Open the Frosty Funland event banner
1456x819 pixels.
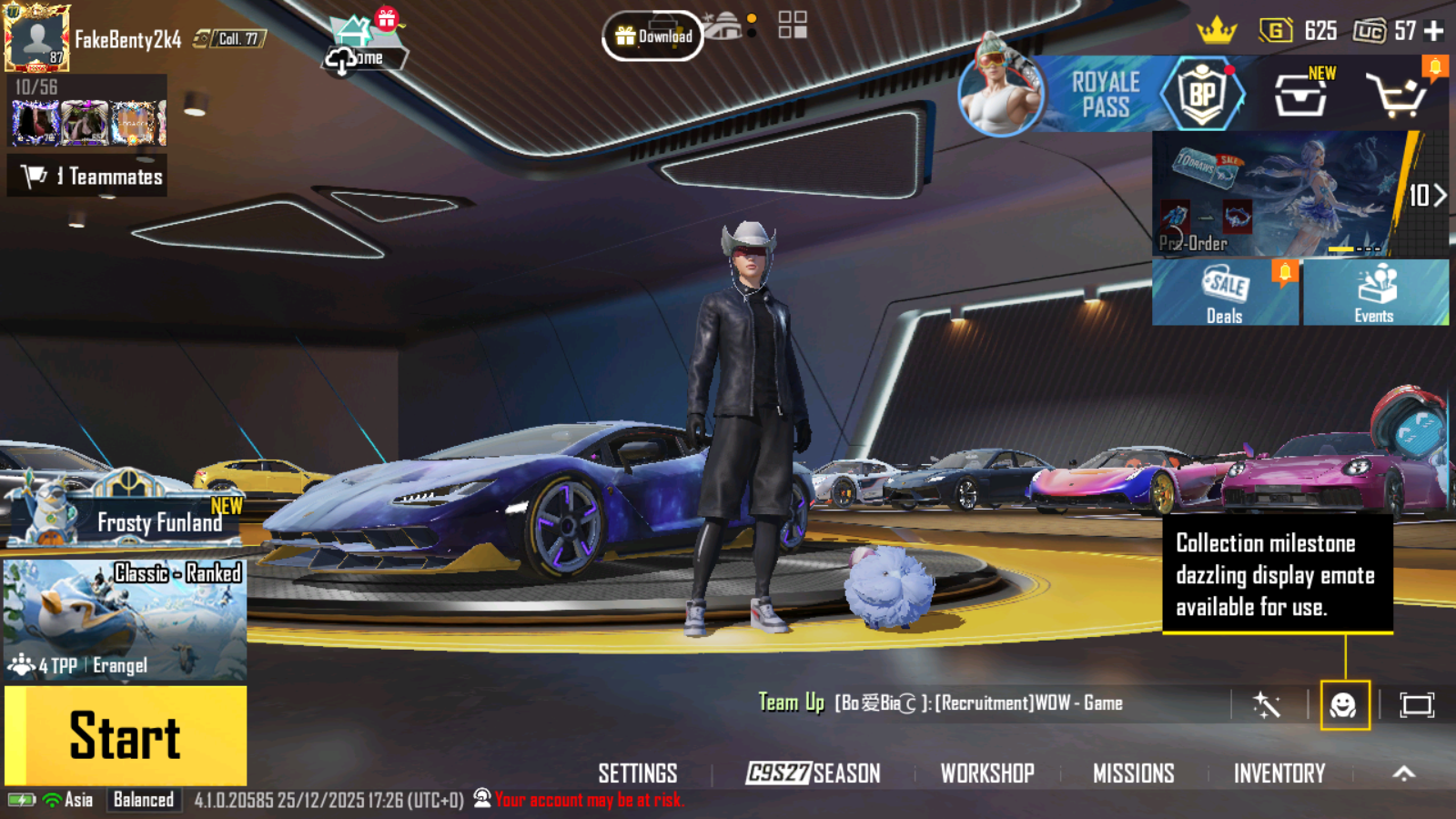coord(124,513)
